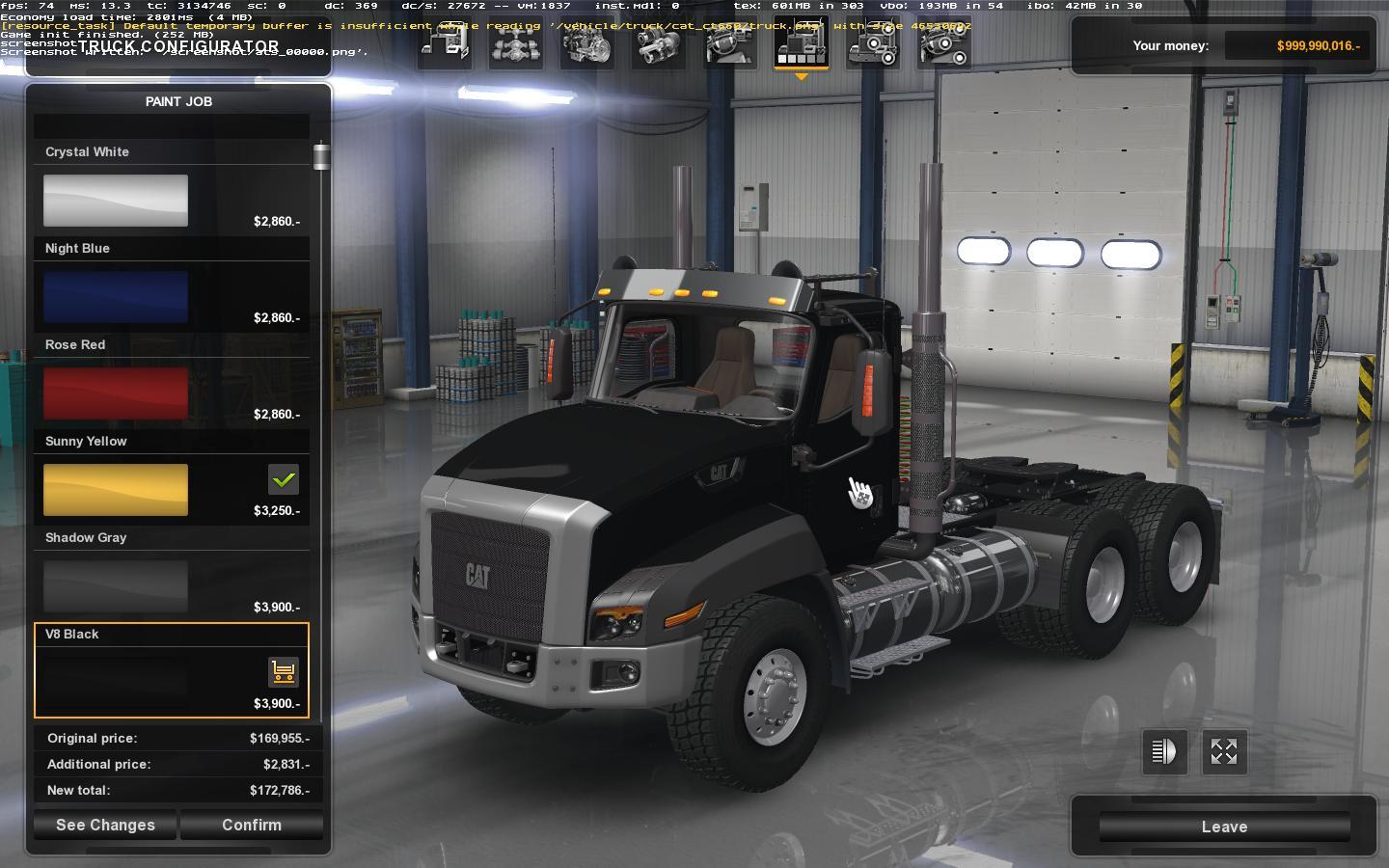Leave the truck configurator

click(1224, 827)
